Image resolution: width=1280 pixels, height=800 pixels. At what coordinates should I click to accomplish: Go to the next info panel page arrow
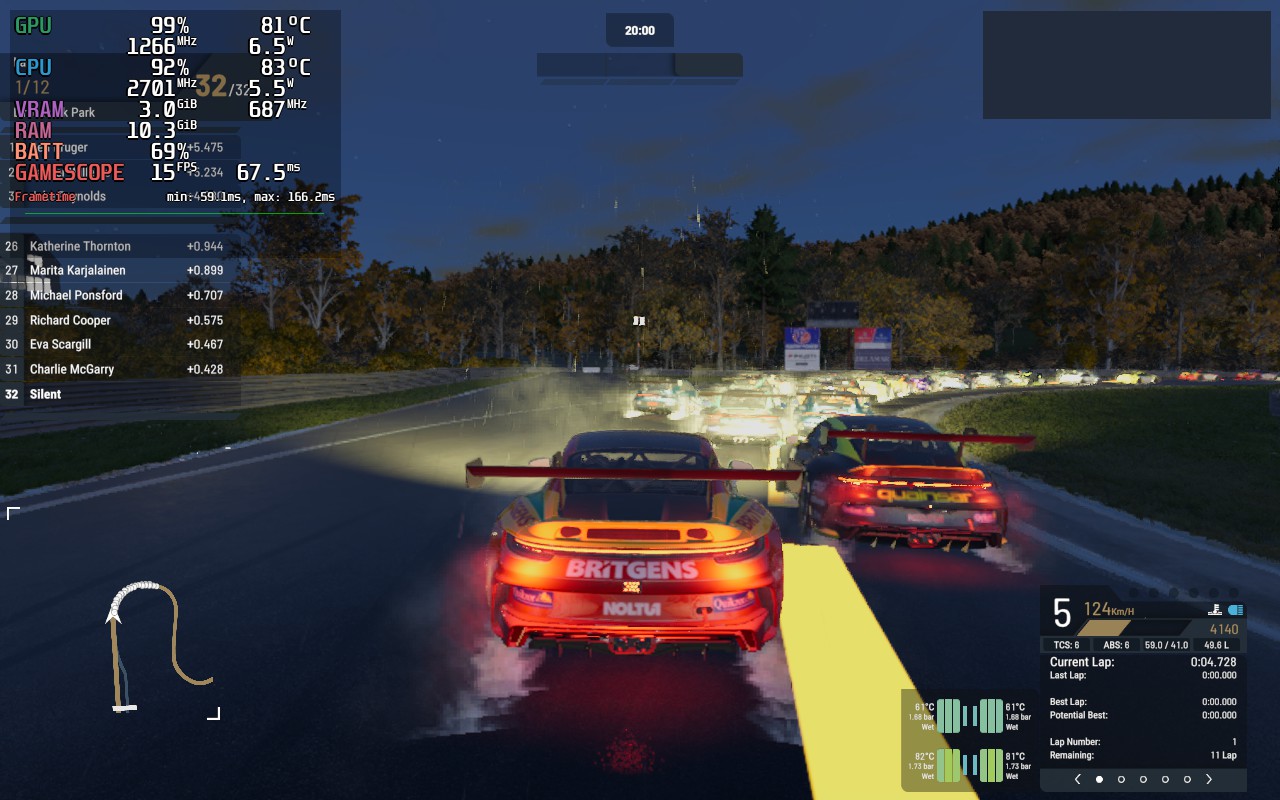click(1209, 779)
